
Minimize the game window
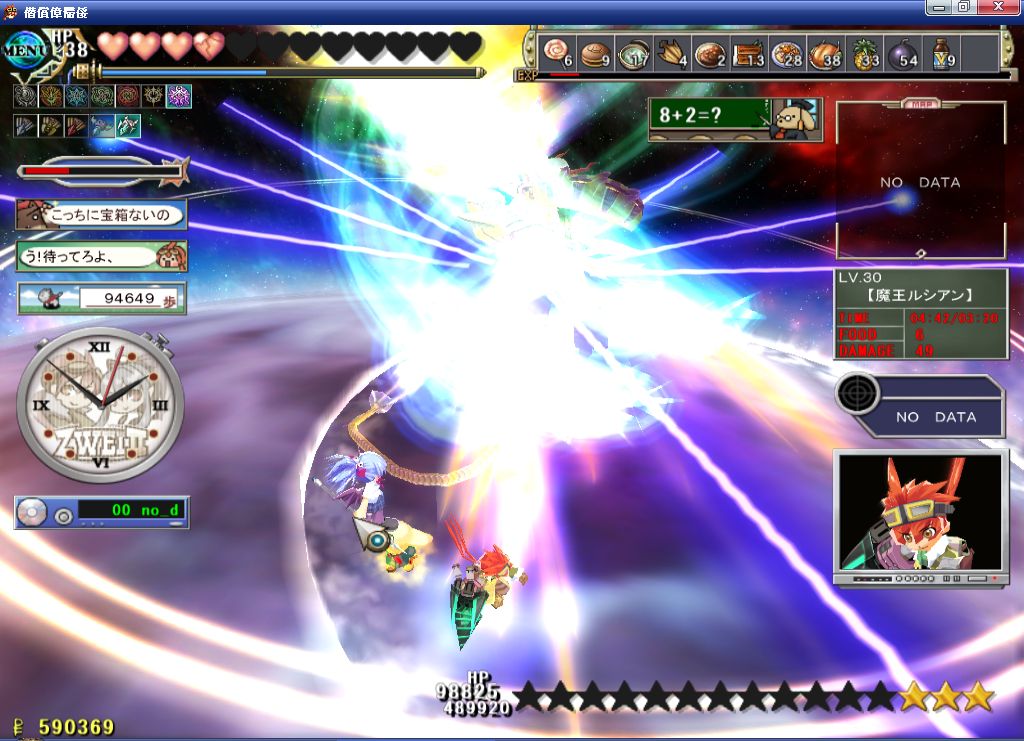939,7
